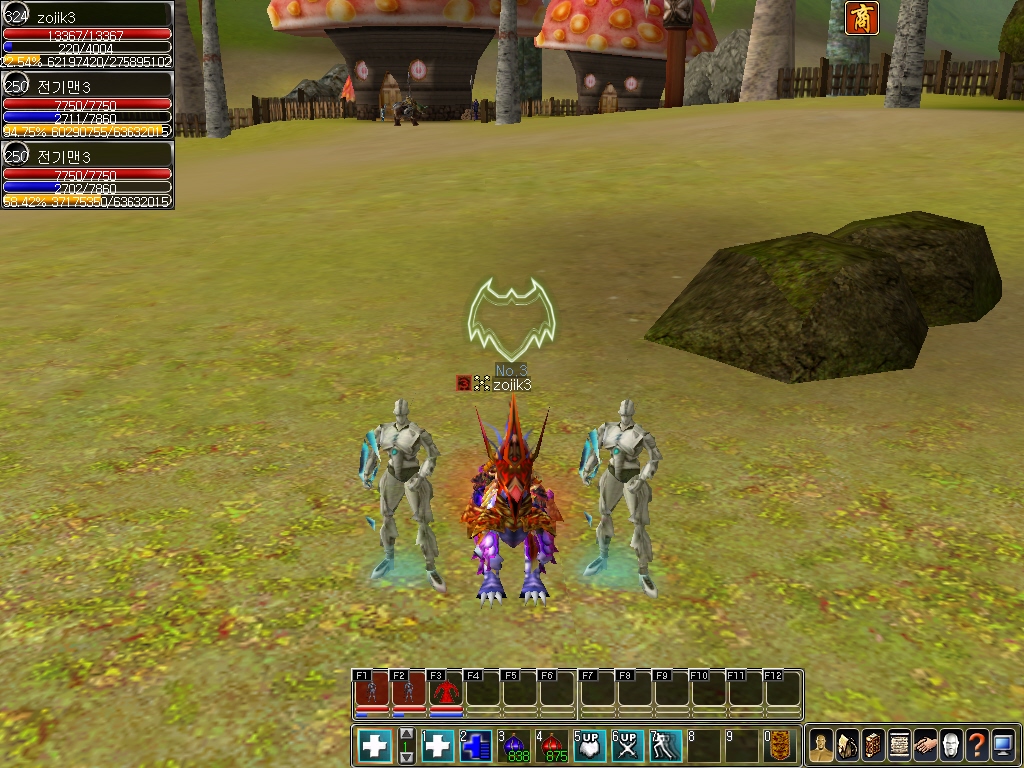Activate the crossed swords UP buff
This screenshot has width=1024, height=768.
click(628, 746)
